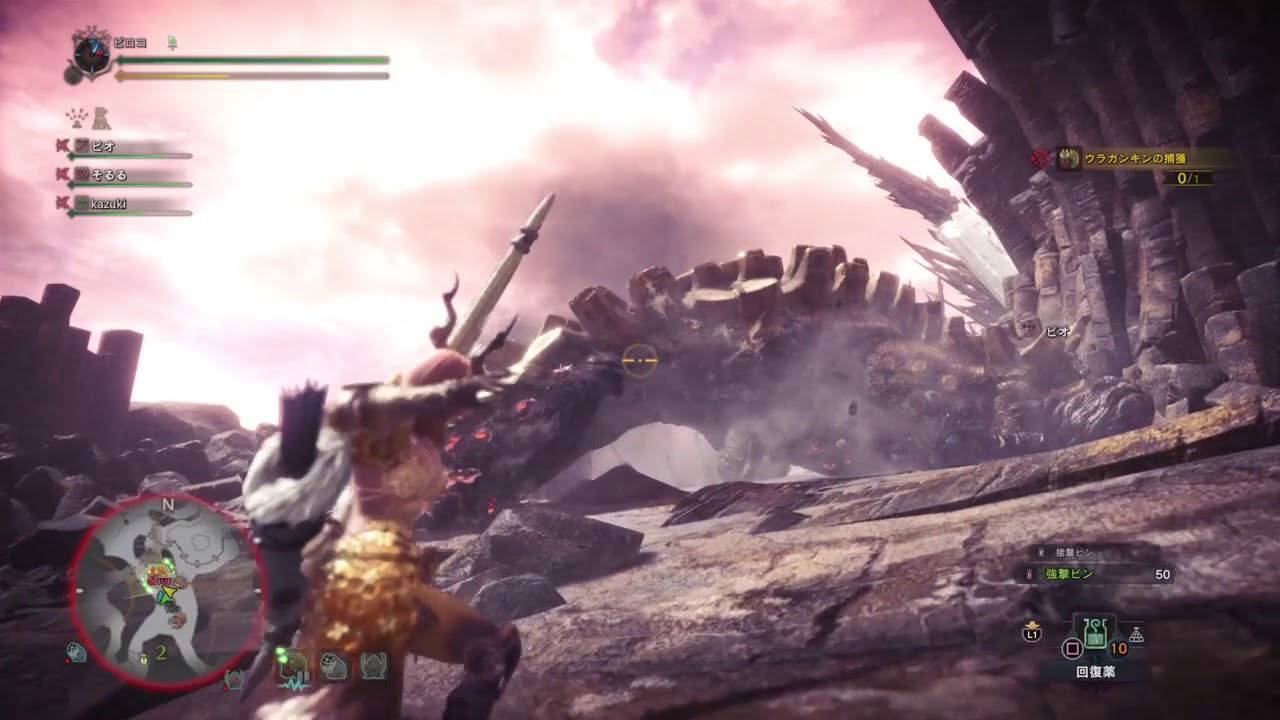The image size is (1280, 720).
Task: Select the 回復薬 potion item slot
Action: [1096, 633]
